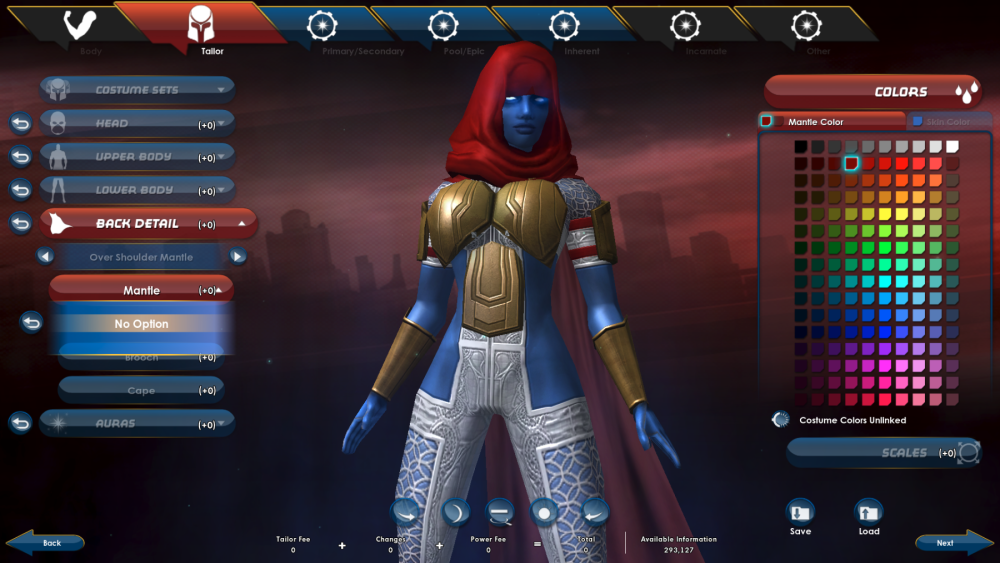This screenshot has height=563, width=1000.
Task: Select the Other tab
Action: tap(806, 30)
